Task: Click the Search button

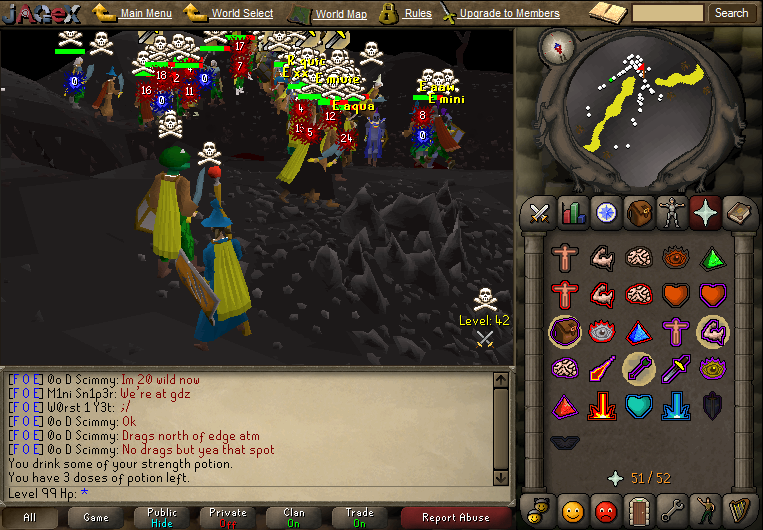Action: pos(731,13)
